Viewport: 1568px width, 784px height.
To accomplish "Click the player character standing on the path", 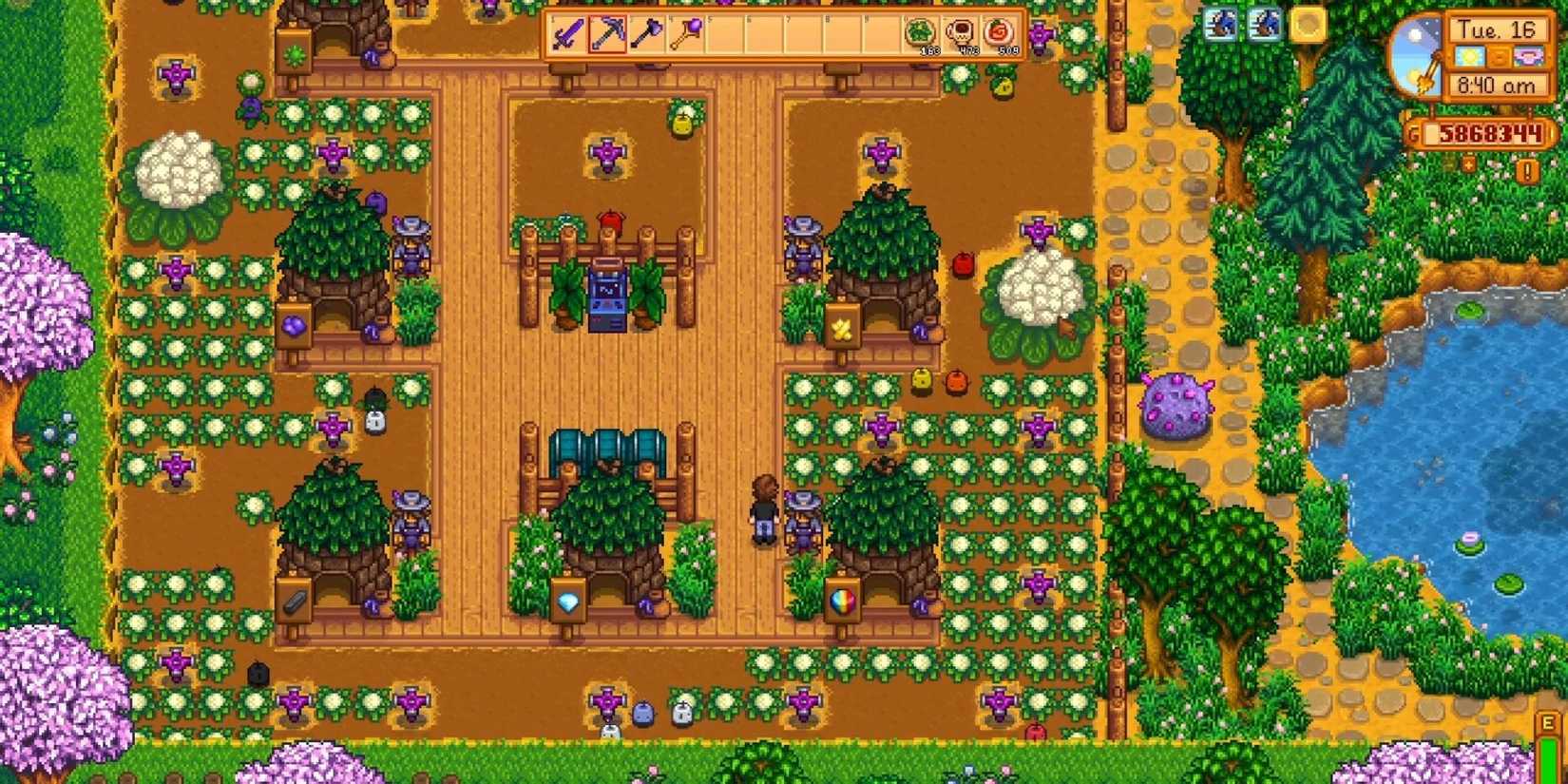I will [766, 513].
